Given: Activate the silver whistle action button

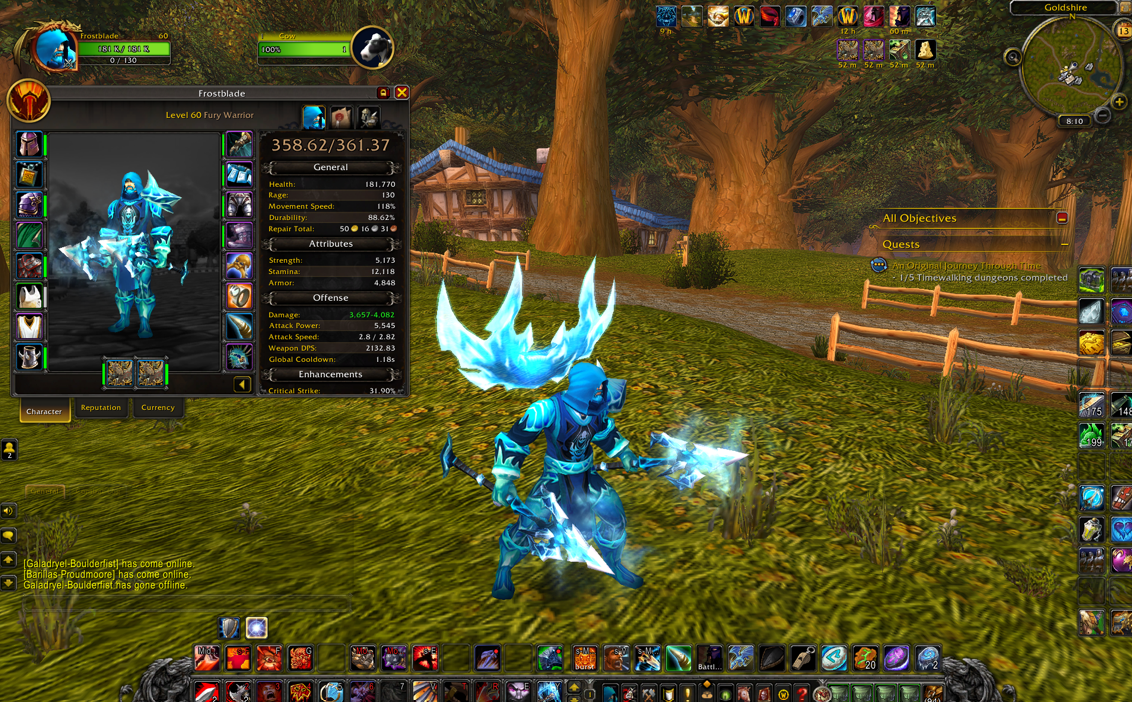Looking at the screenshot, I should [x=802, y=658].
